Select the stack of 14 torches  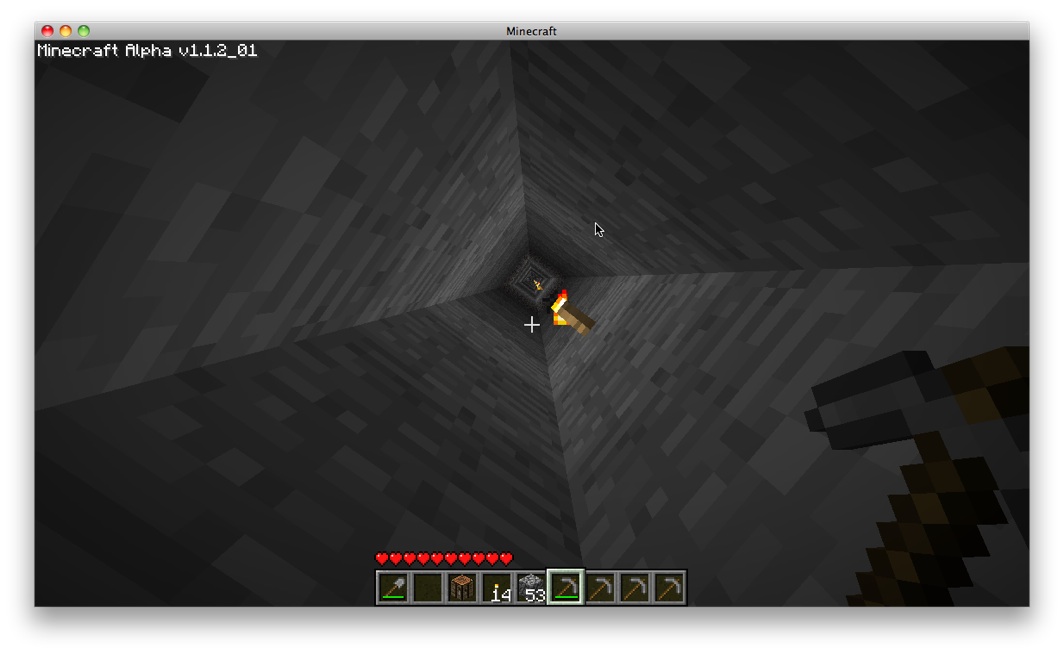pyautogui.click(x=497, y=588)
